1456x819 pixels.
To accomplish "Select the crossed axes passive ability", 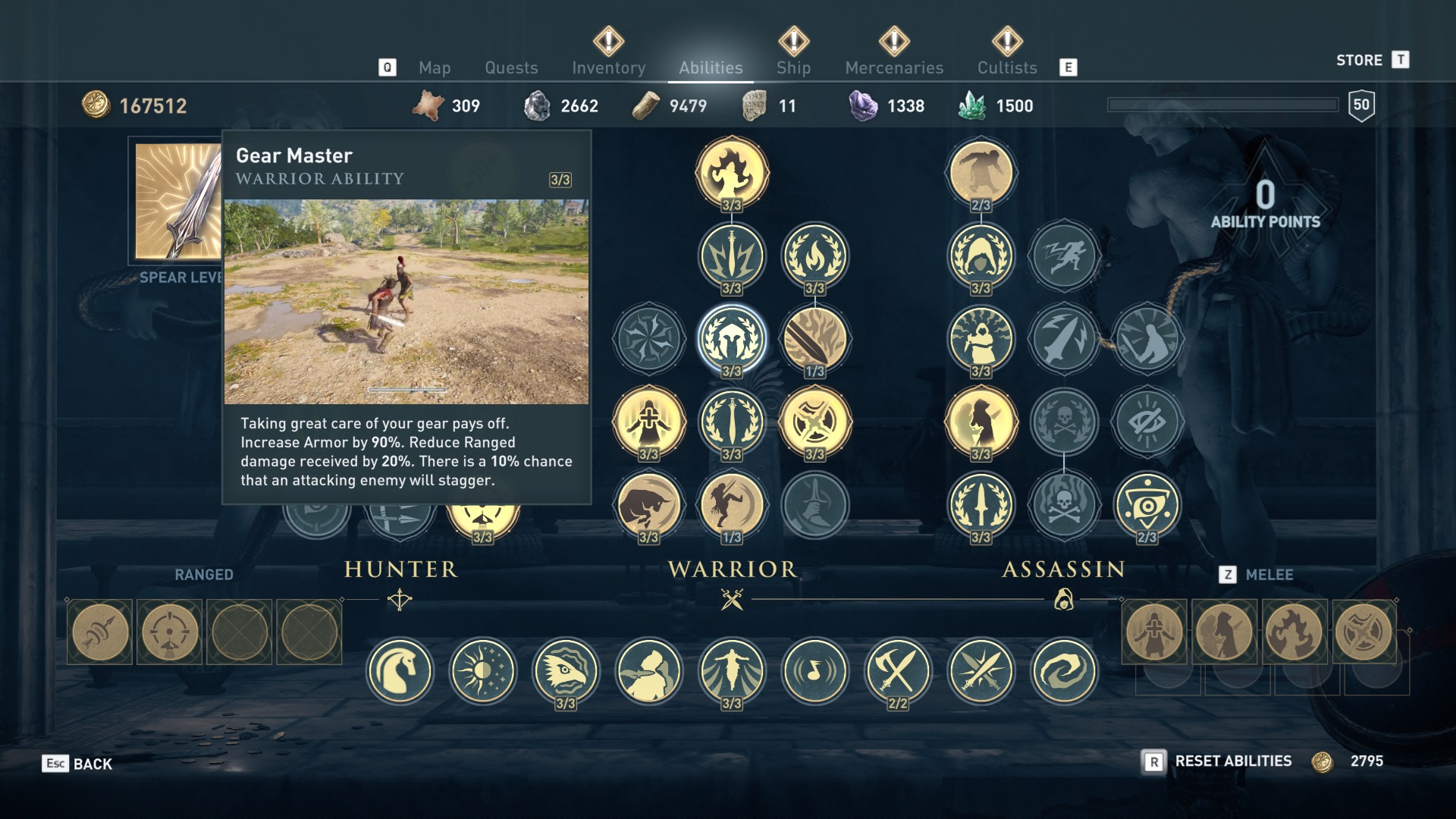I will pyautogui.click(x=898, y=670).
